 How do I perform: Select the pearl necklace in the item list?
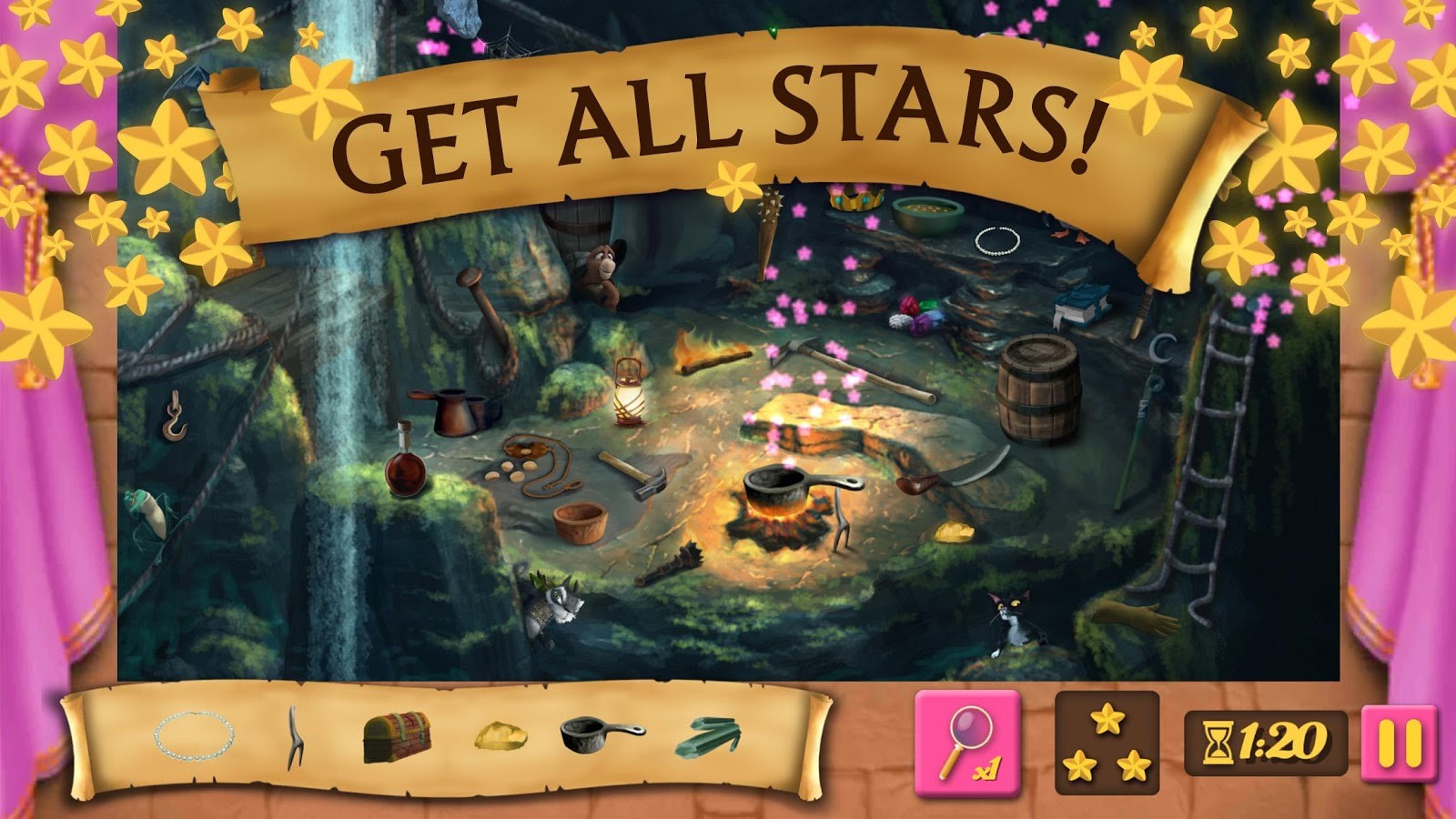tap(193, 735)
